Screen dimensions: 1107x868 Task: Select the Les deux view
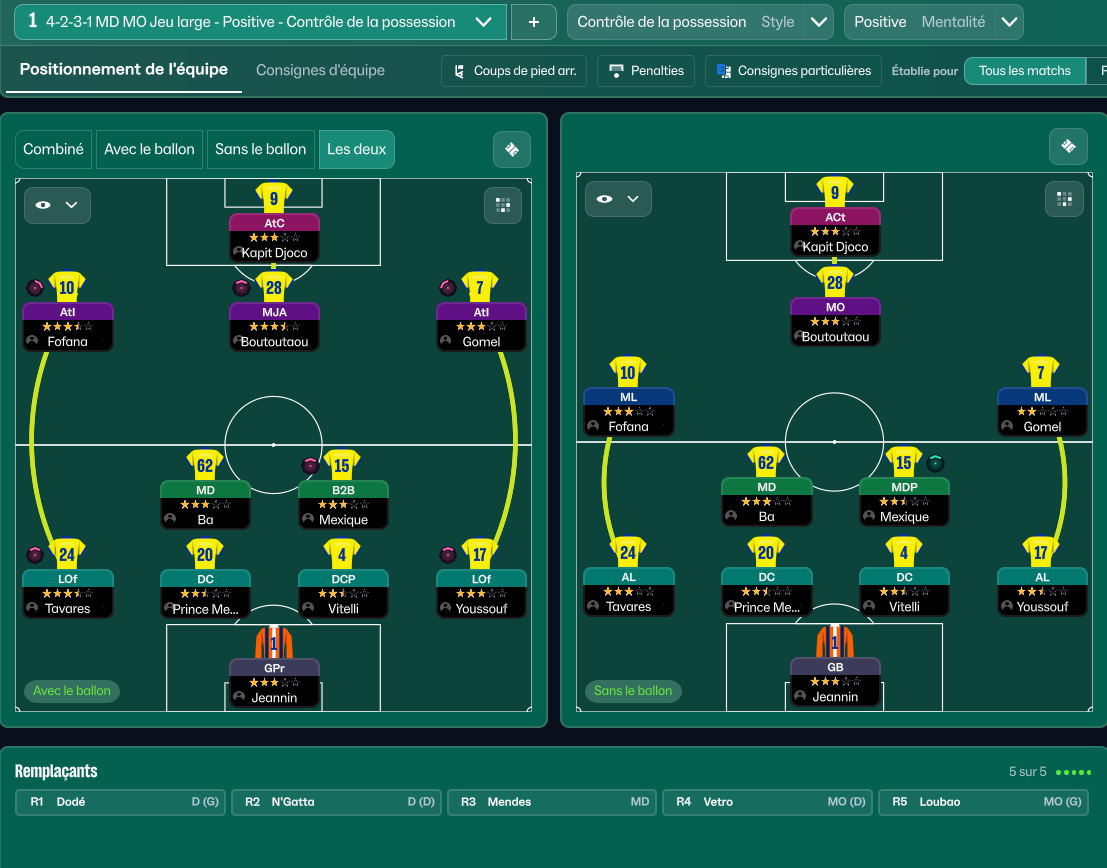coord(356,149)
